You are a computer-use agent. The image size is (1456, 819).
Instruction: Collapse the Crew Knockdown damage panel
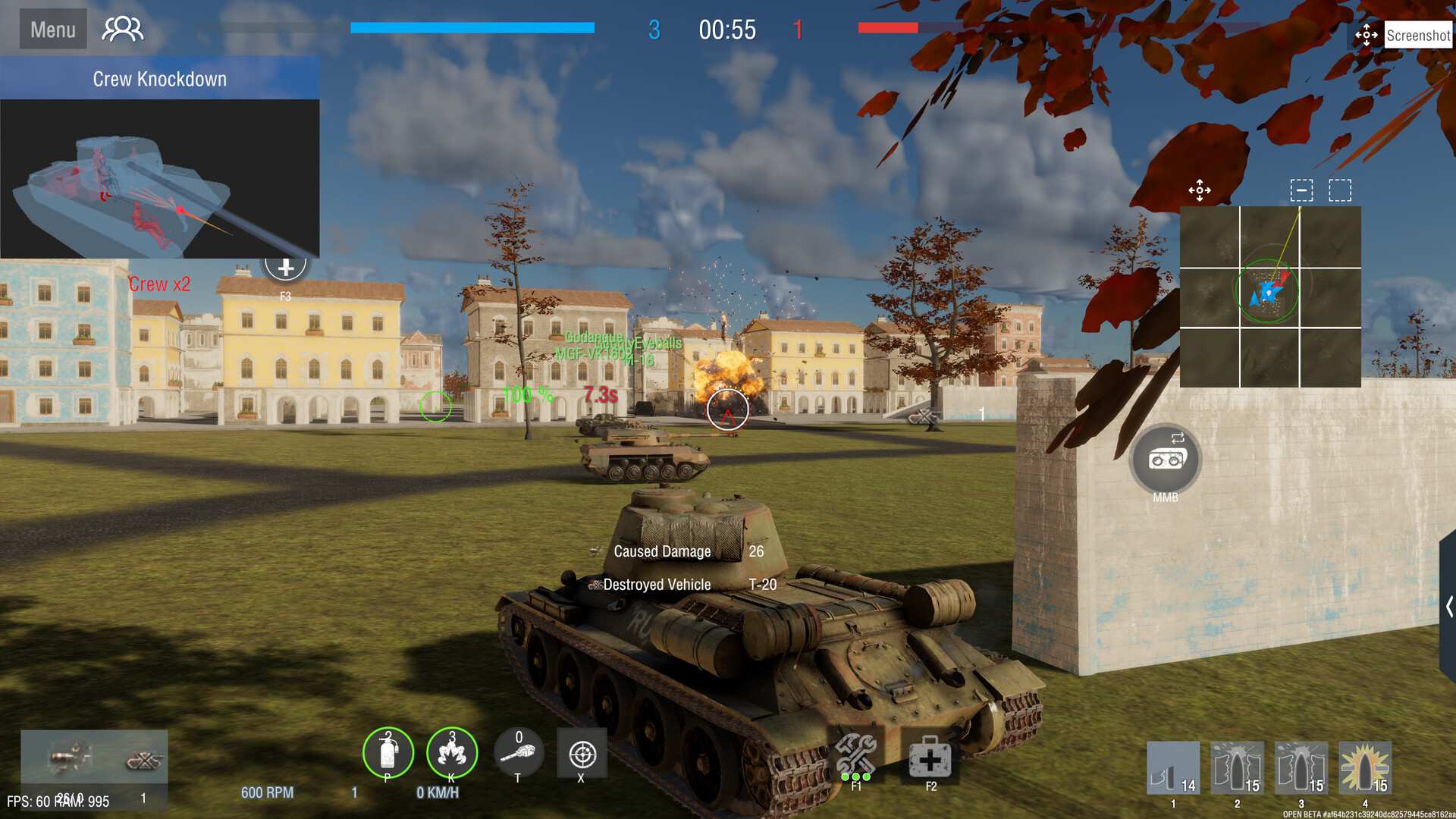159,78
